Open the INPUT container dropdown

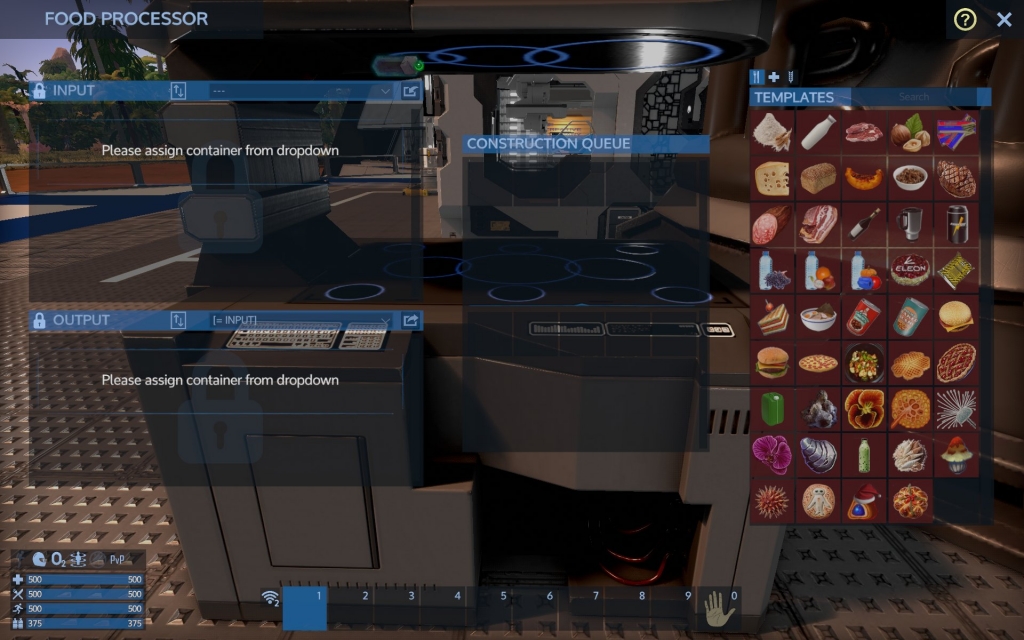pyautogui.click(x=300, y=91)
